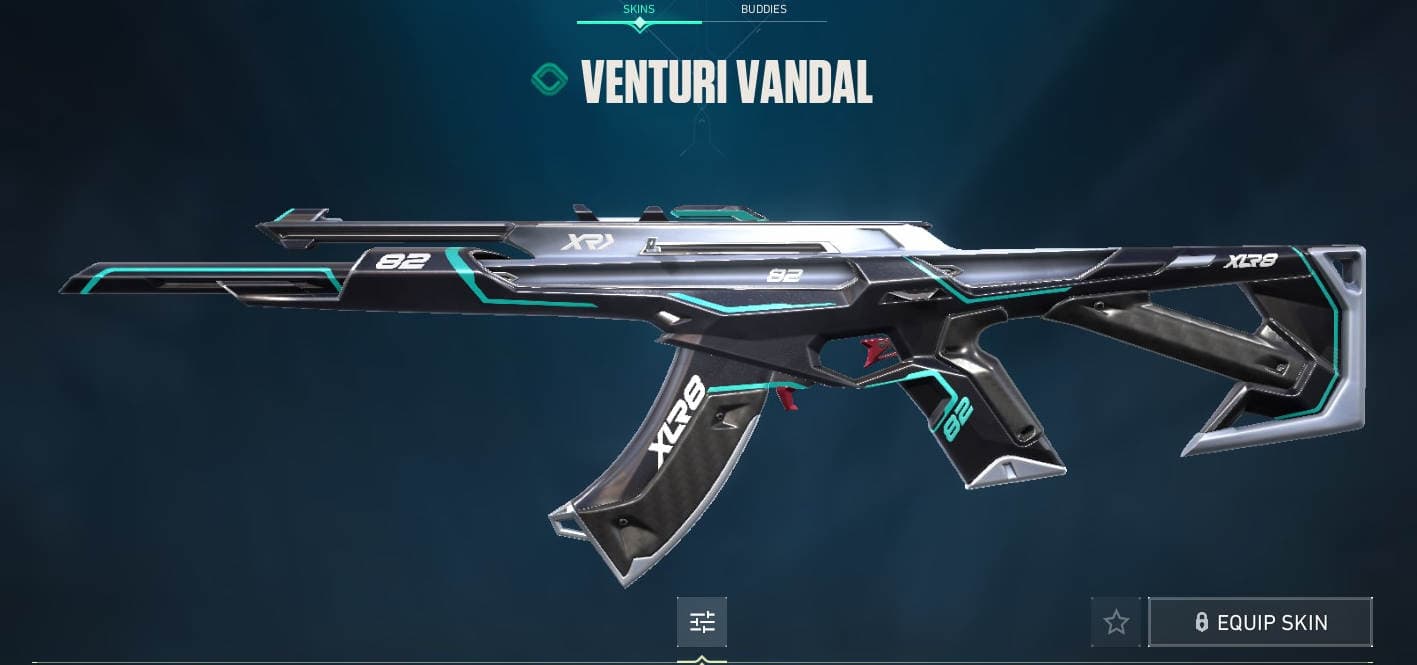Open the sliders options button
The height and width of the screenshot is (665, 1417).
tap(702, 622)
